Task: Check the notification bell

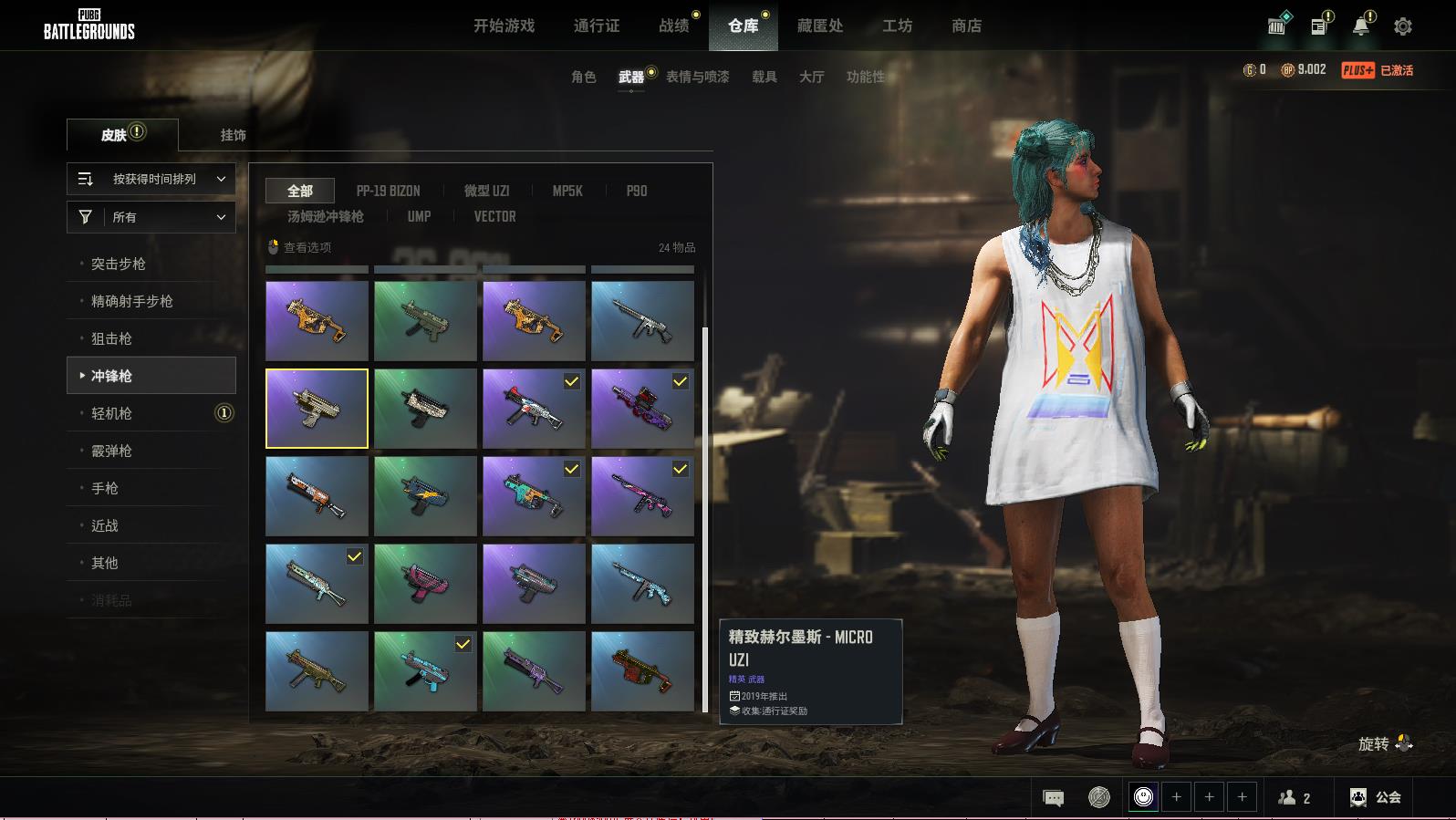Action: 1360,26
